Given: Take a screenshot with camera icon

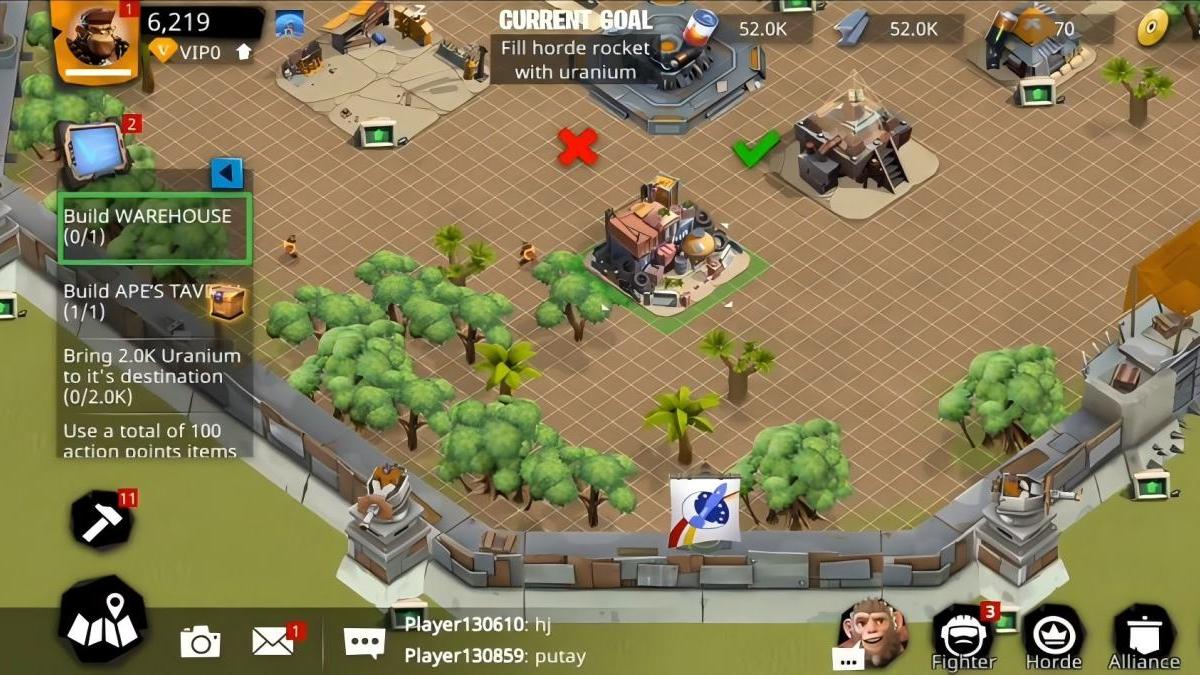Looking at the screenshot, I should tap(200, 641).
